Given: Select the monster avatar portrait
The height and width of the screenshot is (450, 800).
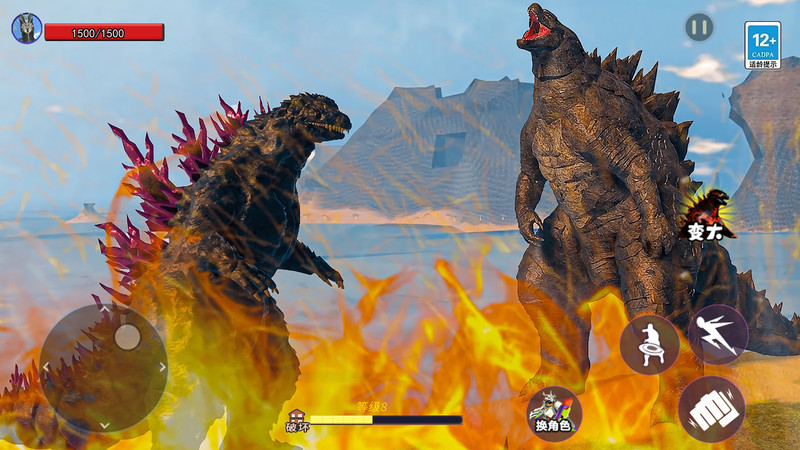Looking at the screenshot, I should [x=26, y=29].
